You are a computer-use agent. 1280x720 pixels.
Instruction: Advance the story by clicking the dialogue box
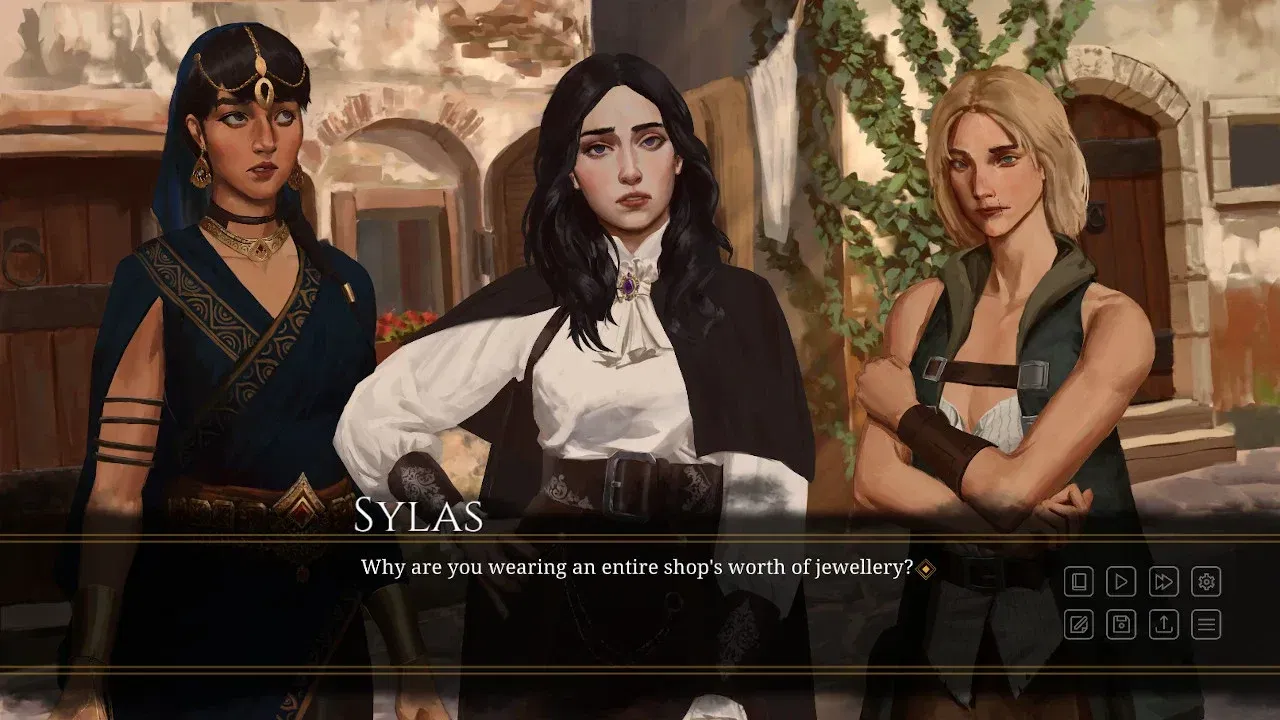(640, 600)
